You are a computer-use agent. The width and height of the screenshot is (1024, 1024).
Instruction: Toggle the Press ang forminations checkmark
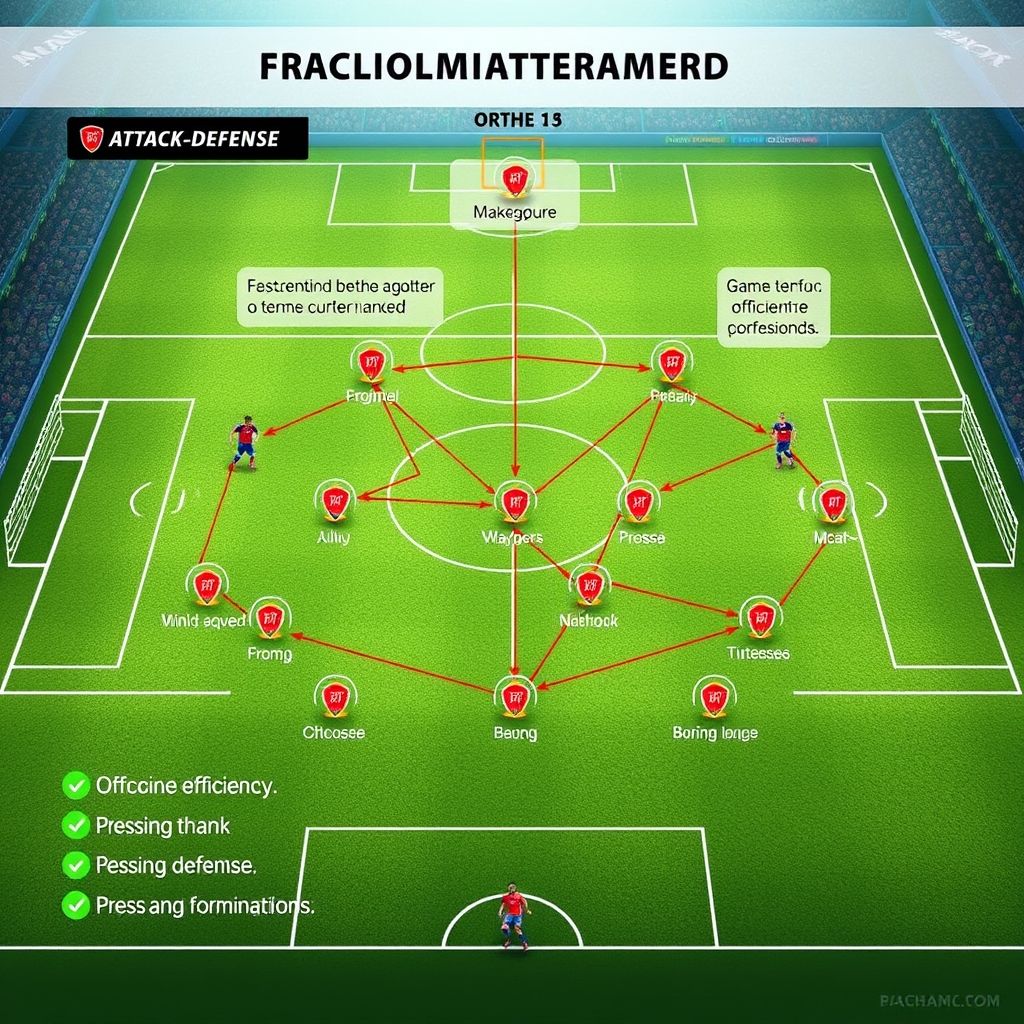(76, 906)
